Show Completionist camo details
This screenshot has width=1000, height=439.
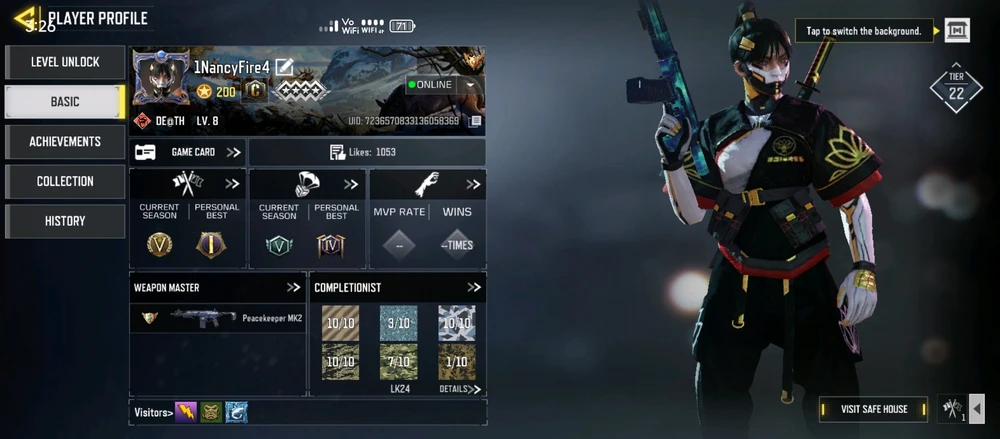[x=460, y=388]
